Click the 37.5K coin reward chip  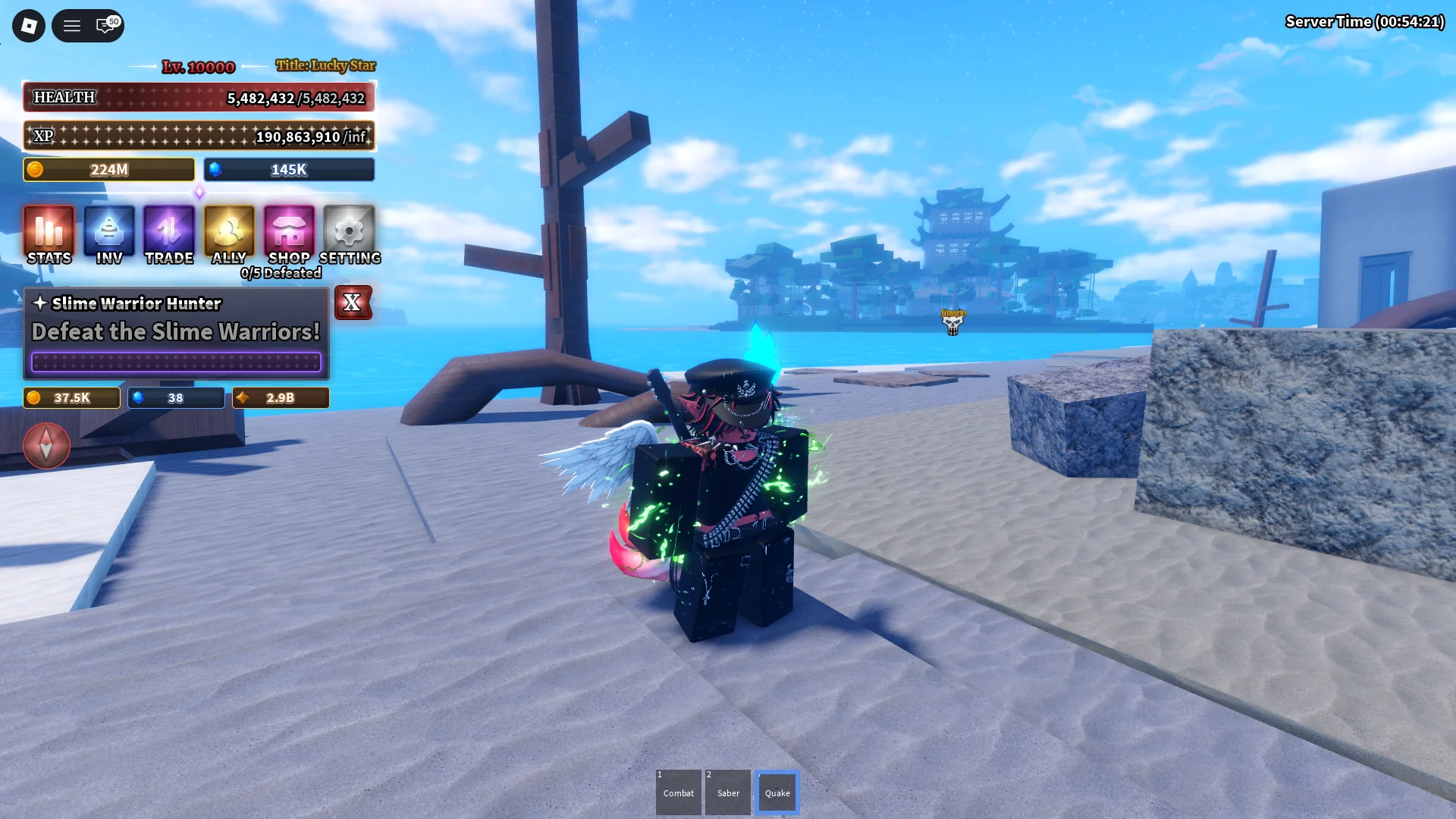(72, 397)
